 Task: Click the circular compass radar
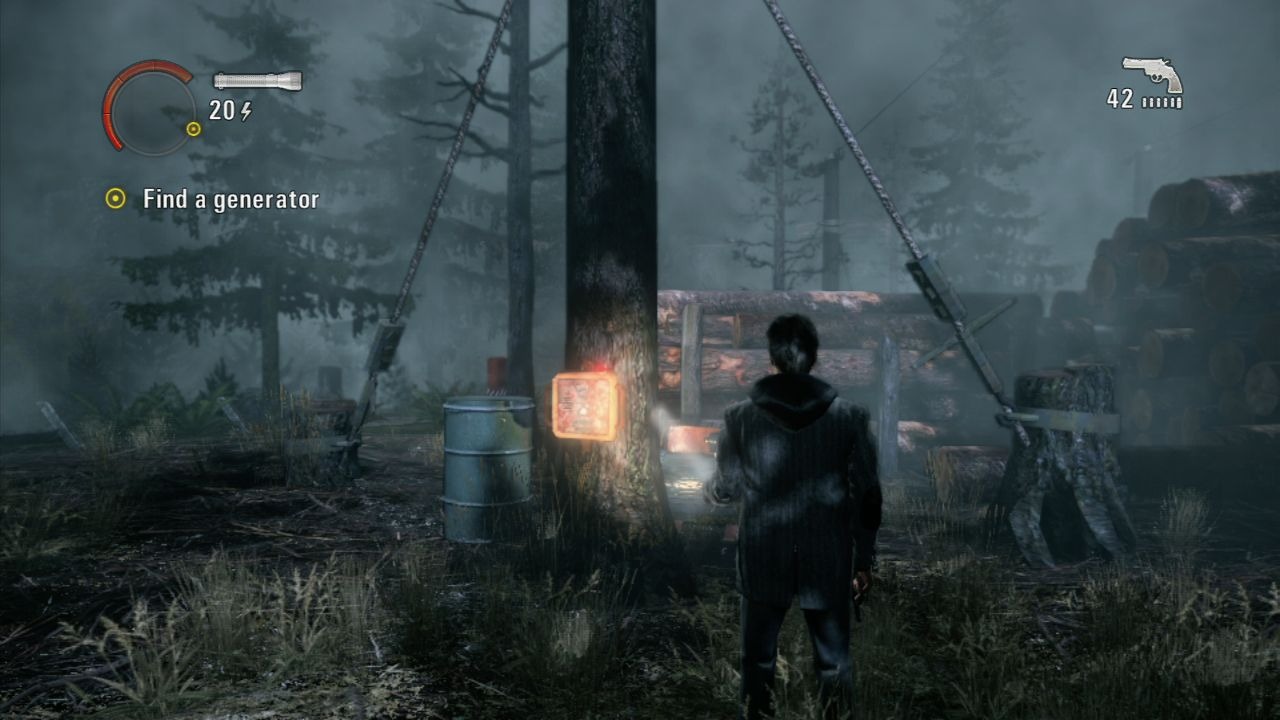click(x=152, y=107)
